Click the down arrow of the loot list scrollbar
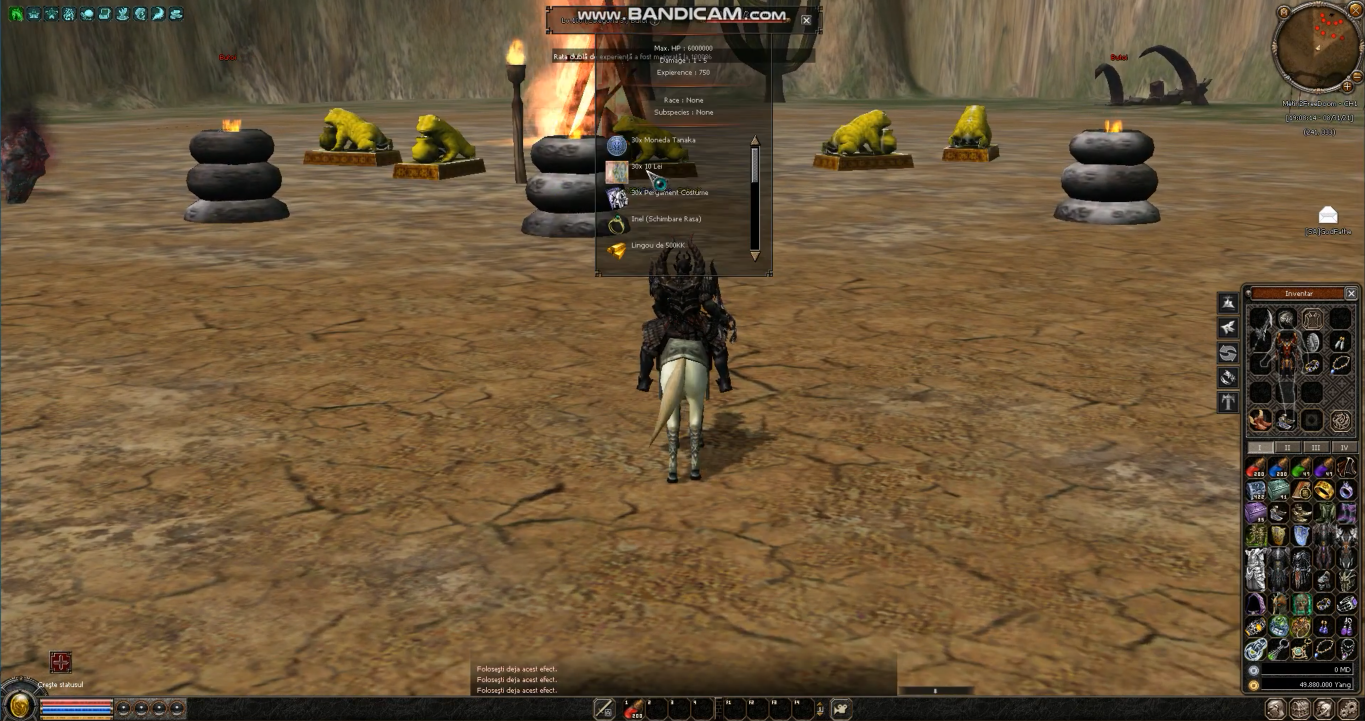 (755, 257)
